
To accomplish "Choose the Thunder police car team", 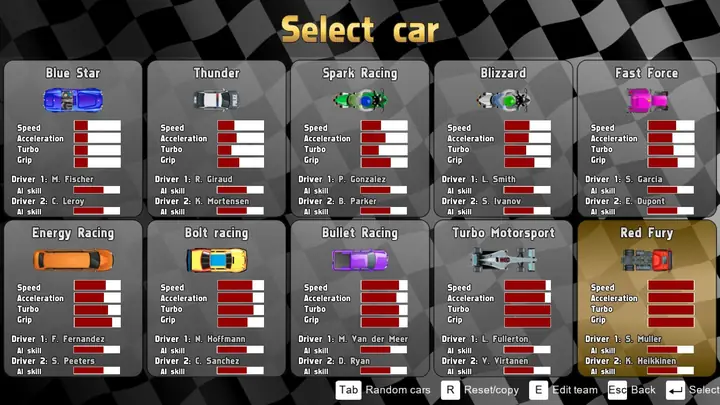I will 216,138.
